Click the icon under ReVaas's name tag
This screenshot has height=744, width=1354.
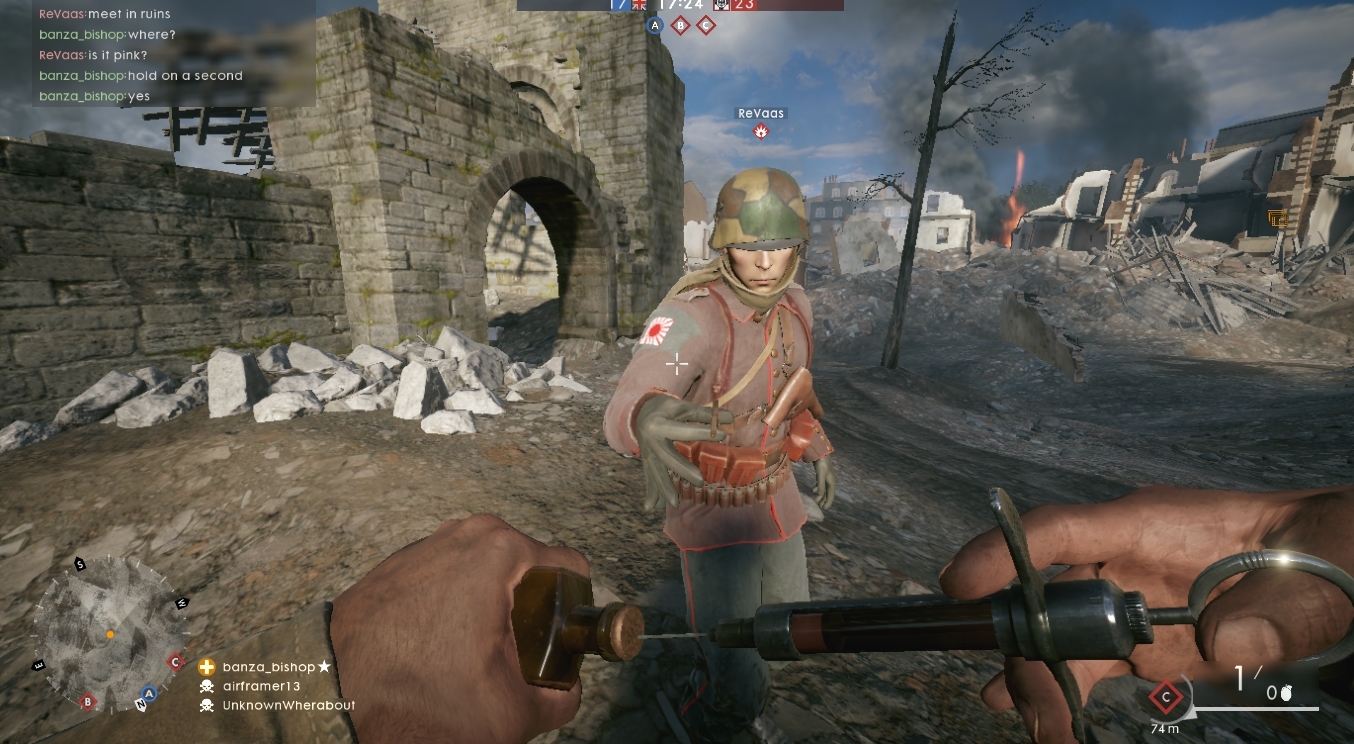point(761,131)
